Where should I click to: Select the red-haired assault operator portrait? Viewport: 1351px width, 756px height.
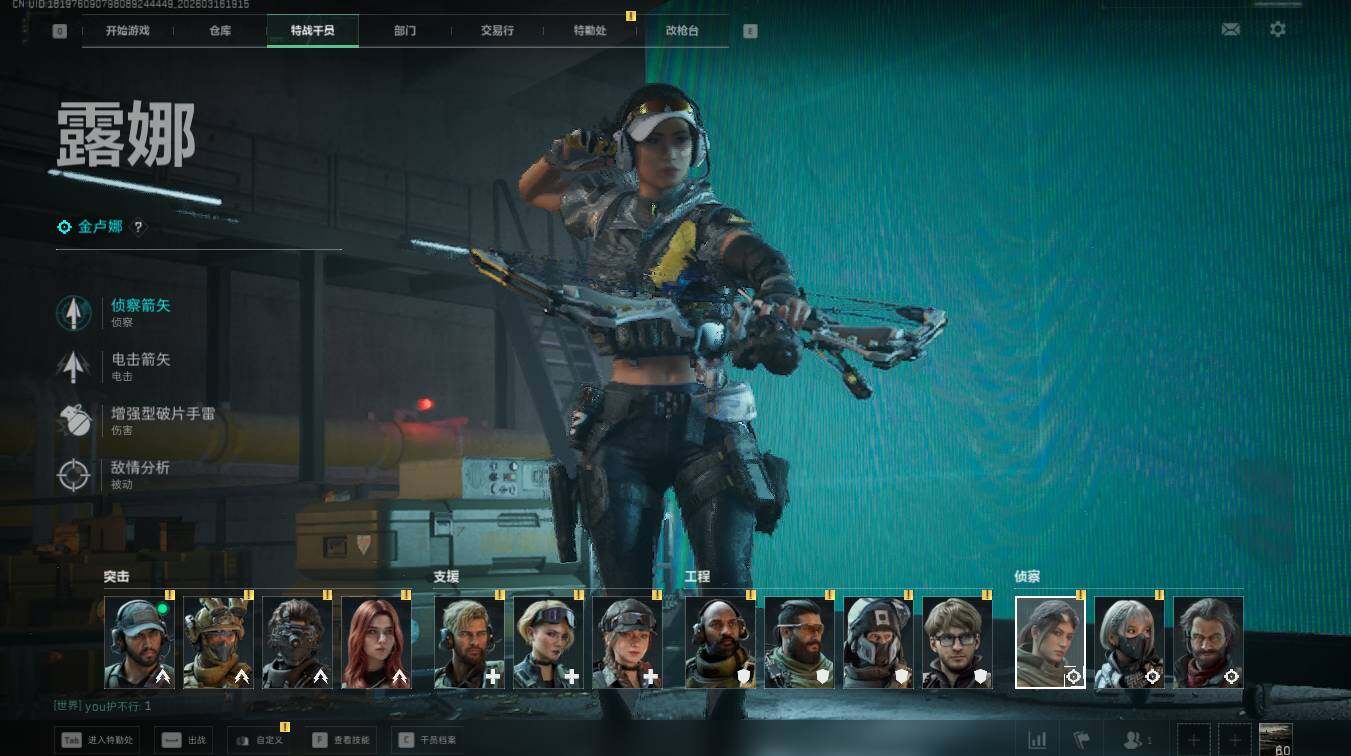click(376, 643)
